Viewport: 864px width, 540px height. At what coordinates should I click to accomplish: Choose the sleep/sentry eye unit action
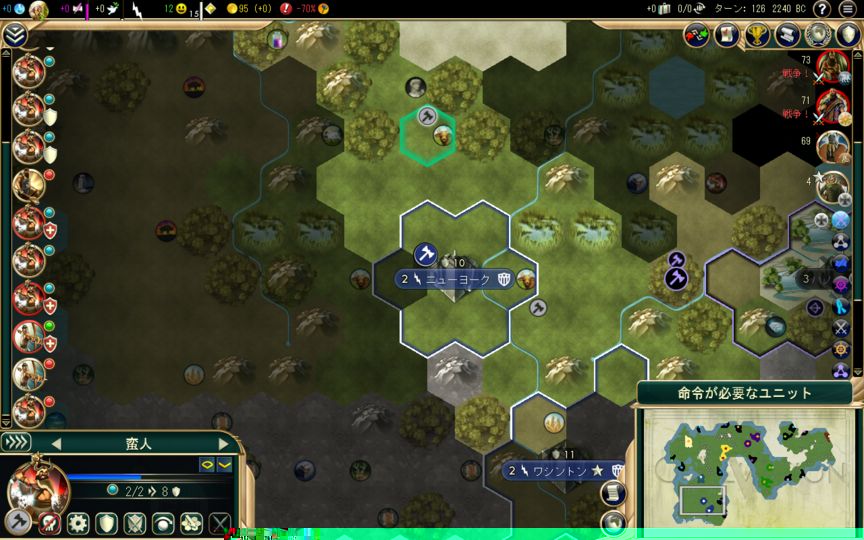162,523
